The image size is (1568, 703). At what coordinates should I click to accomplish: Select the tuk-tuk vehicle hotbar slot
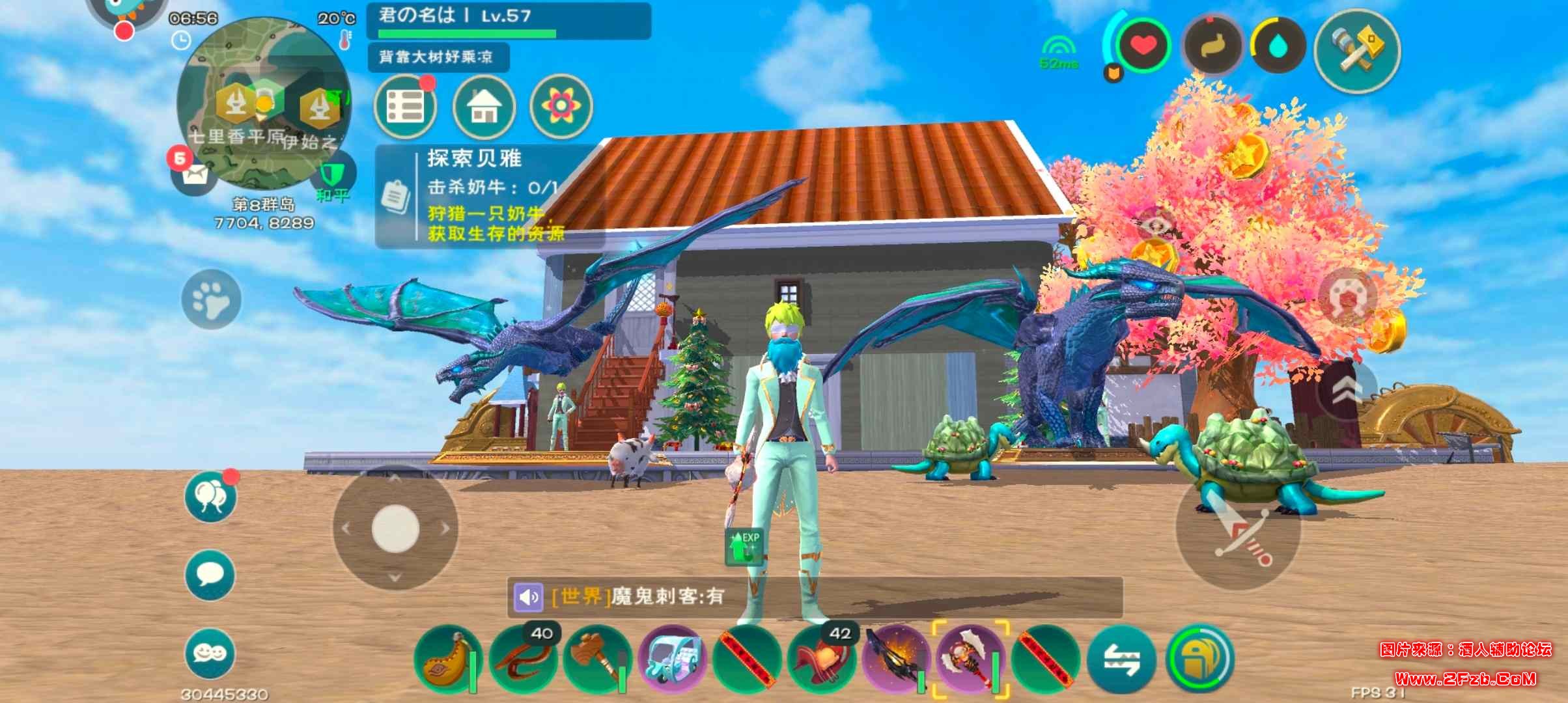pyautogui.click(x=671, y=659)
